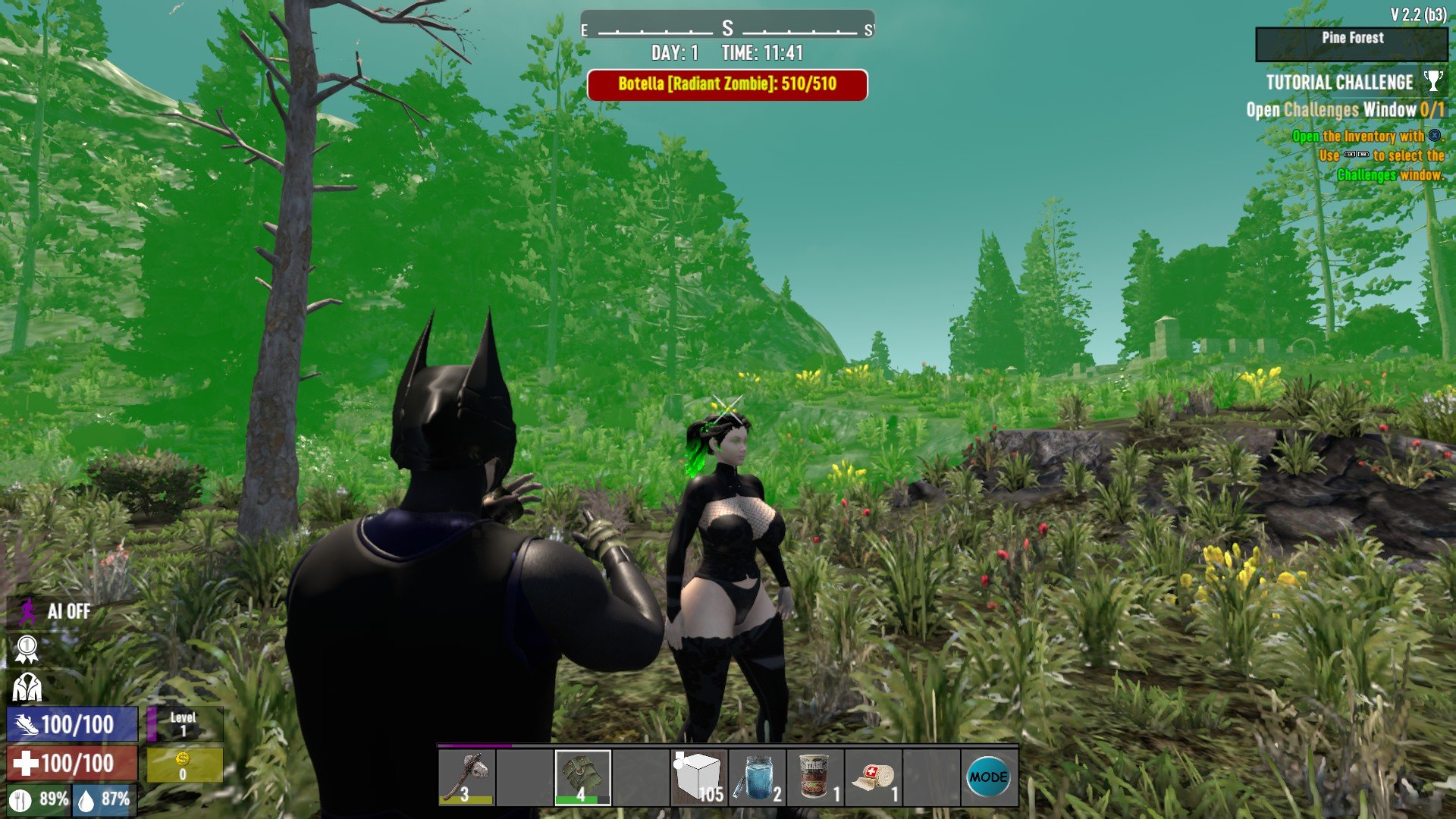Select the stone axe hotbar slot
Screen dimensions: 1456x819
(x=466, y=777)
